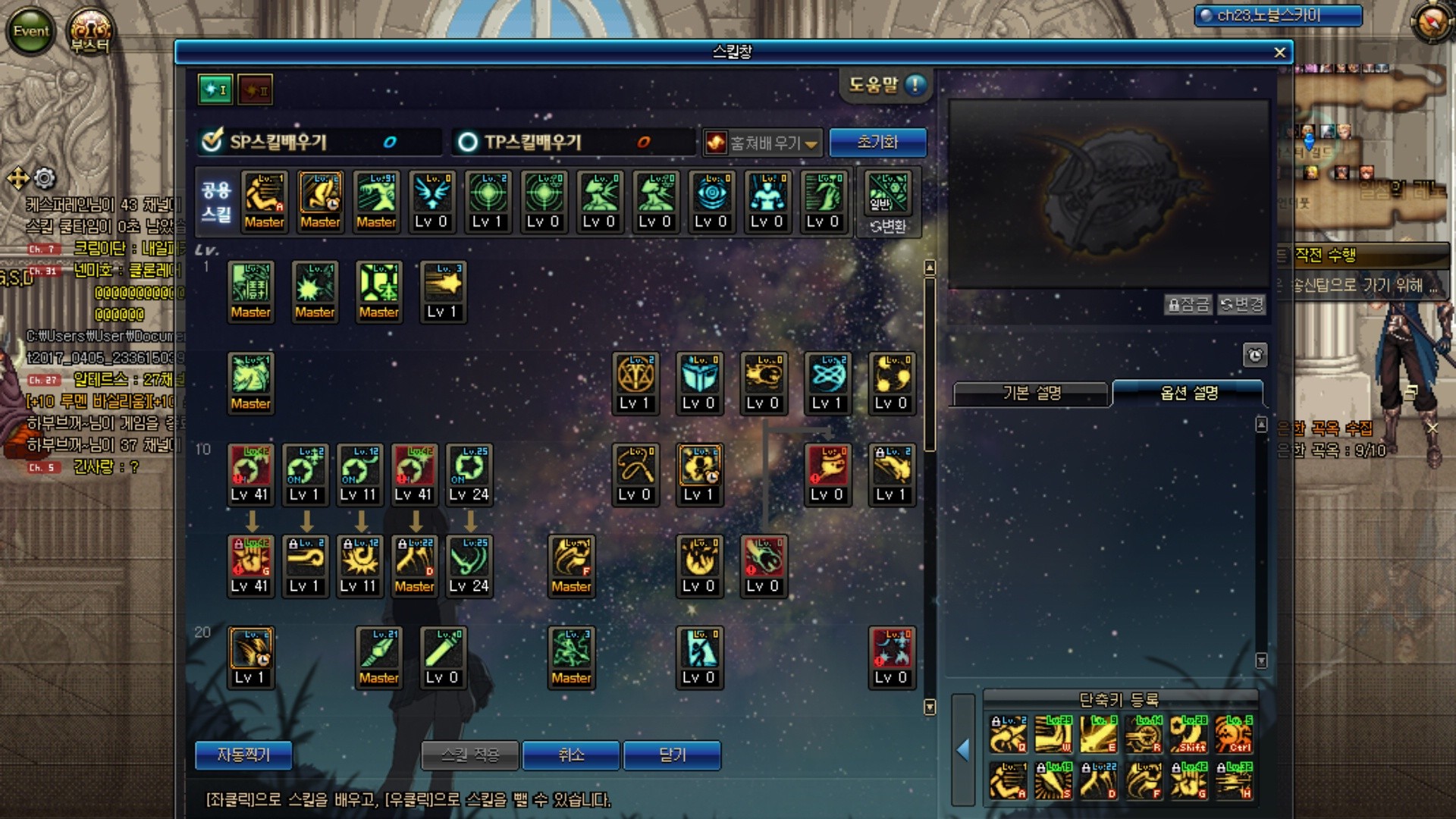
Task: Open the Event button
Action: (31, 31)
